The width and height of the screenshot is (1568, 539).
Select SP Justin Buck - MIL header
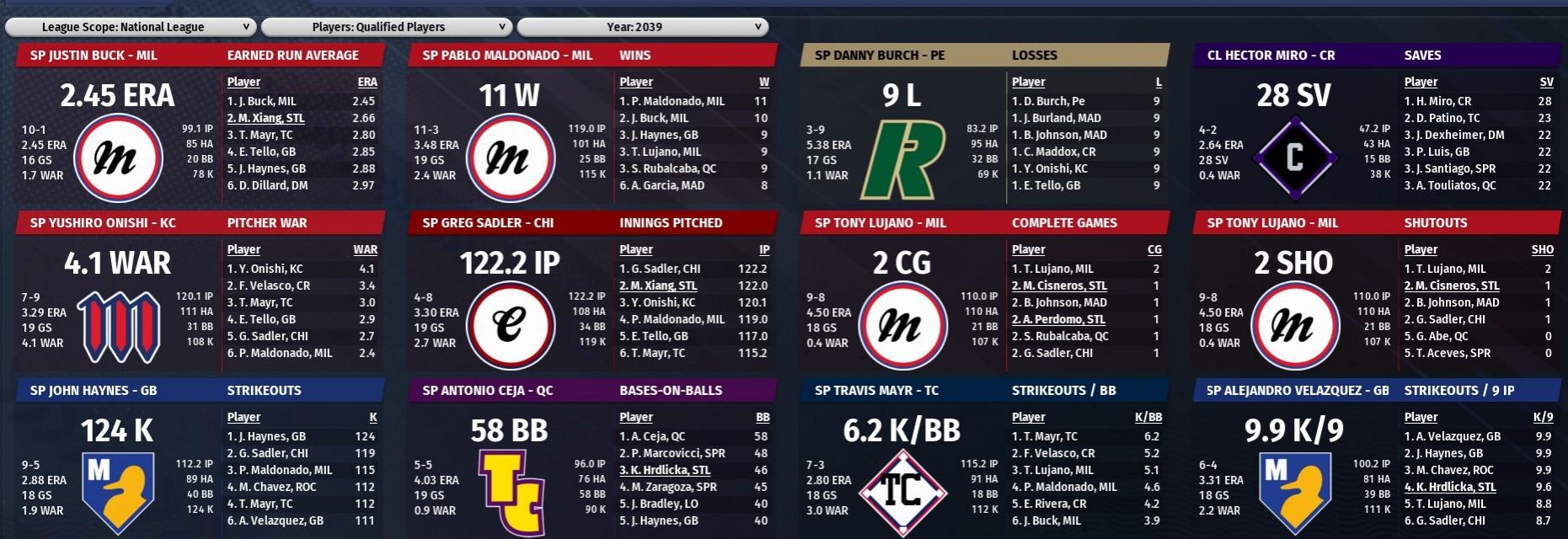click(94, 56)
